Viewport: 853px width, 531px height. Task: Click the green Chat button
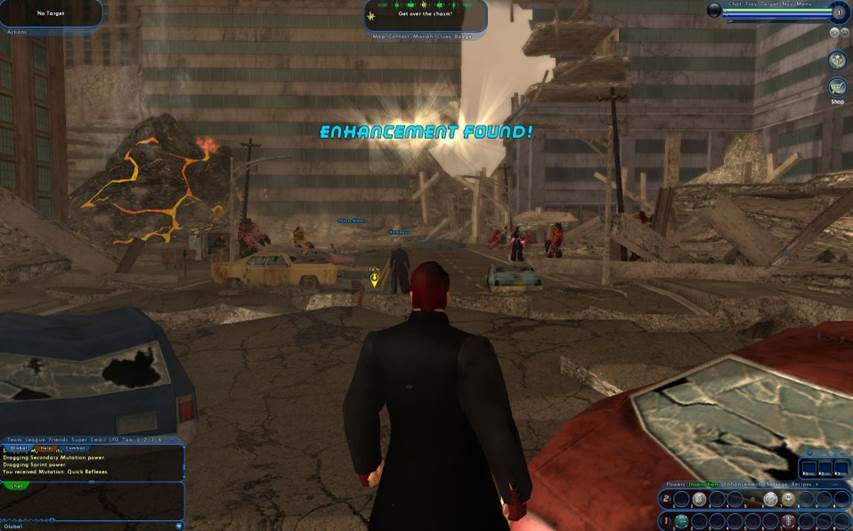(x=17, y=485)
